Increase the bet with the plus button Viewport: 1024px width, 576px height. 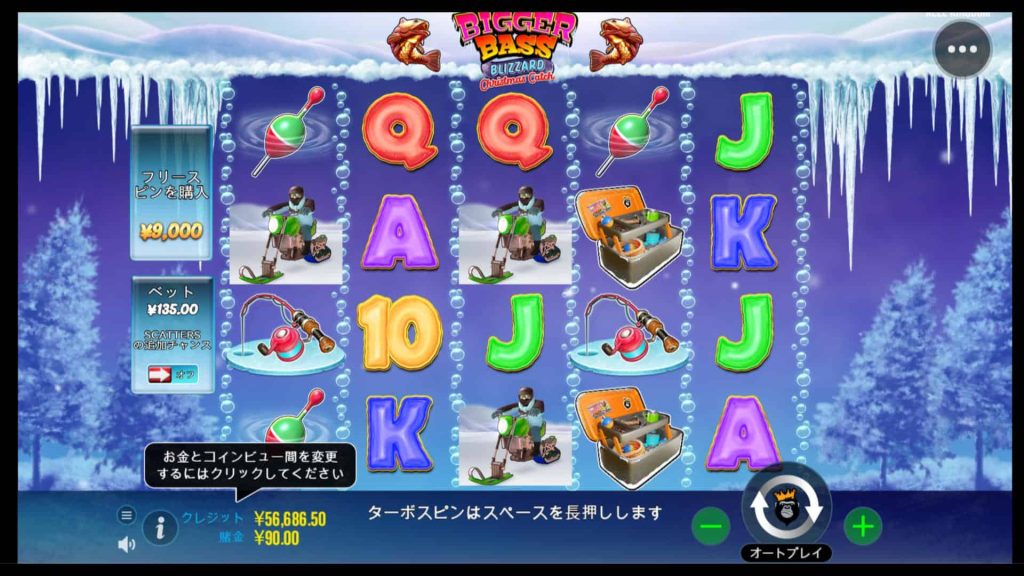(862, 525)
